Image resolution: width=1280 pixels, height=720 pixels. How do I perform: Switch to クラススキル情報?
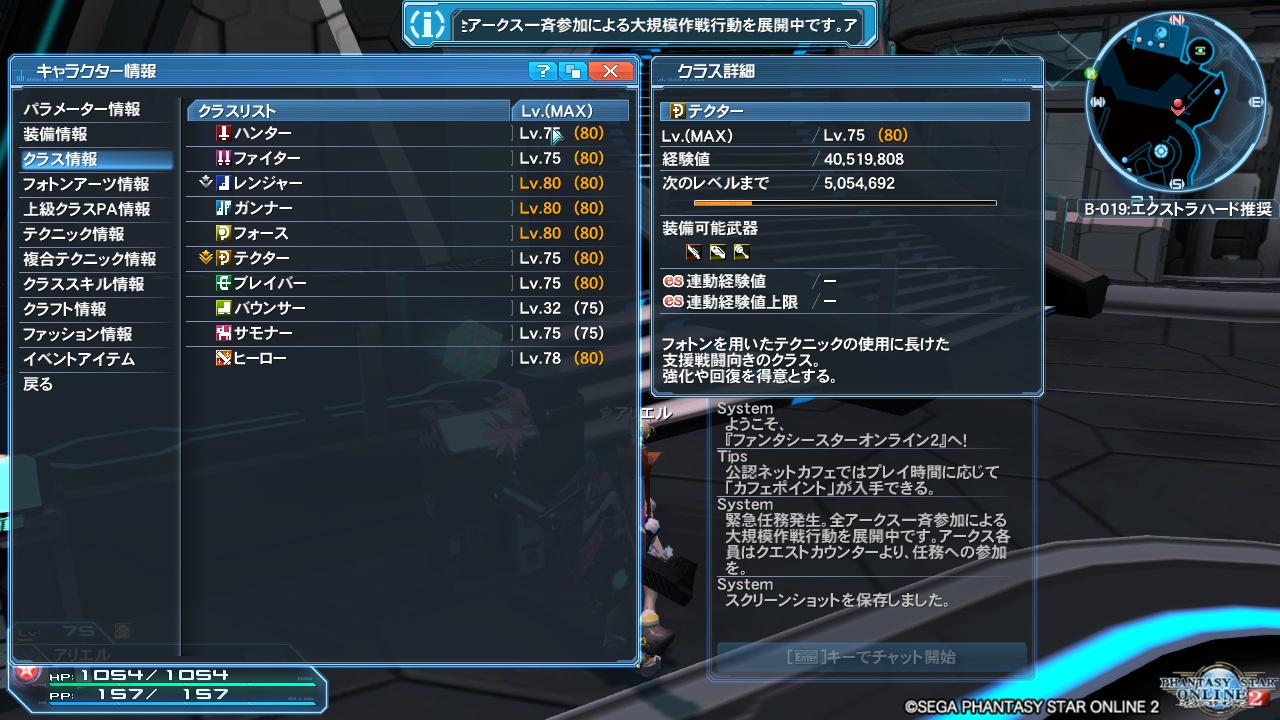[85, 283]
